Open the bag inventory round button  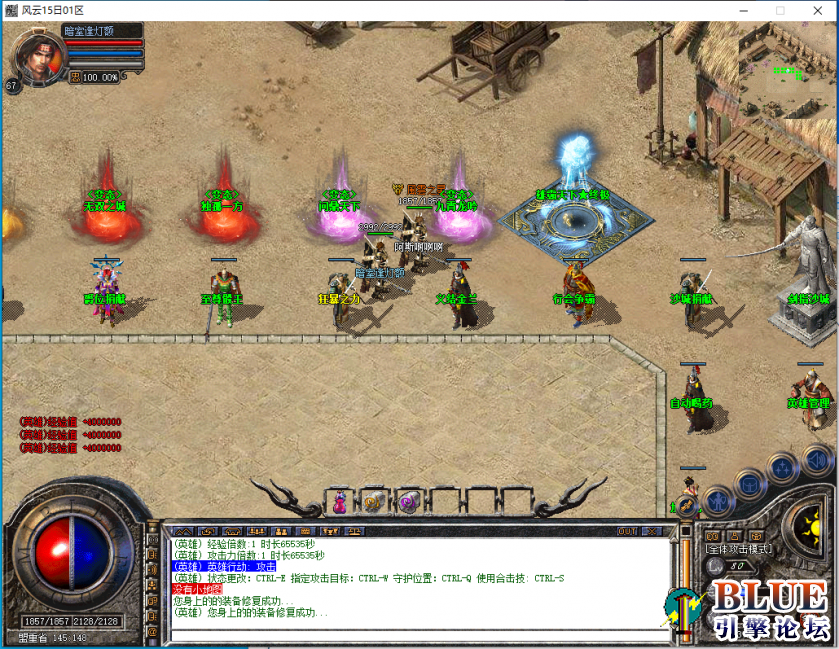point(749,483)
